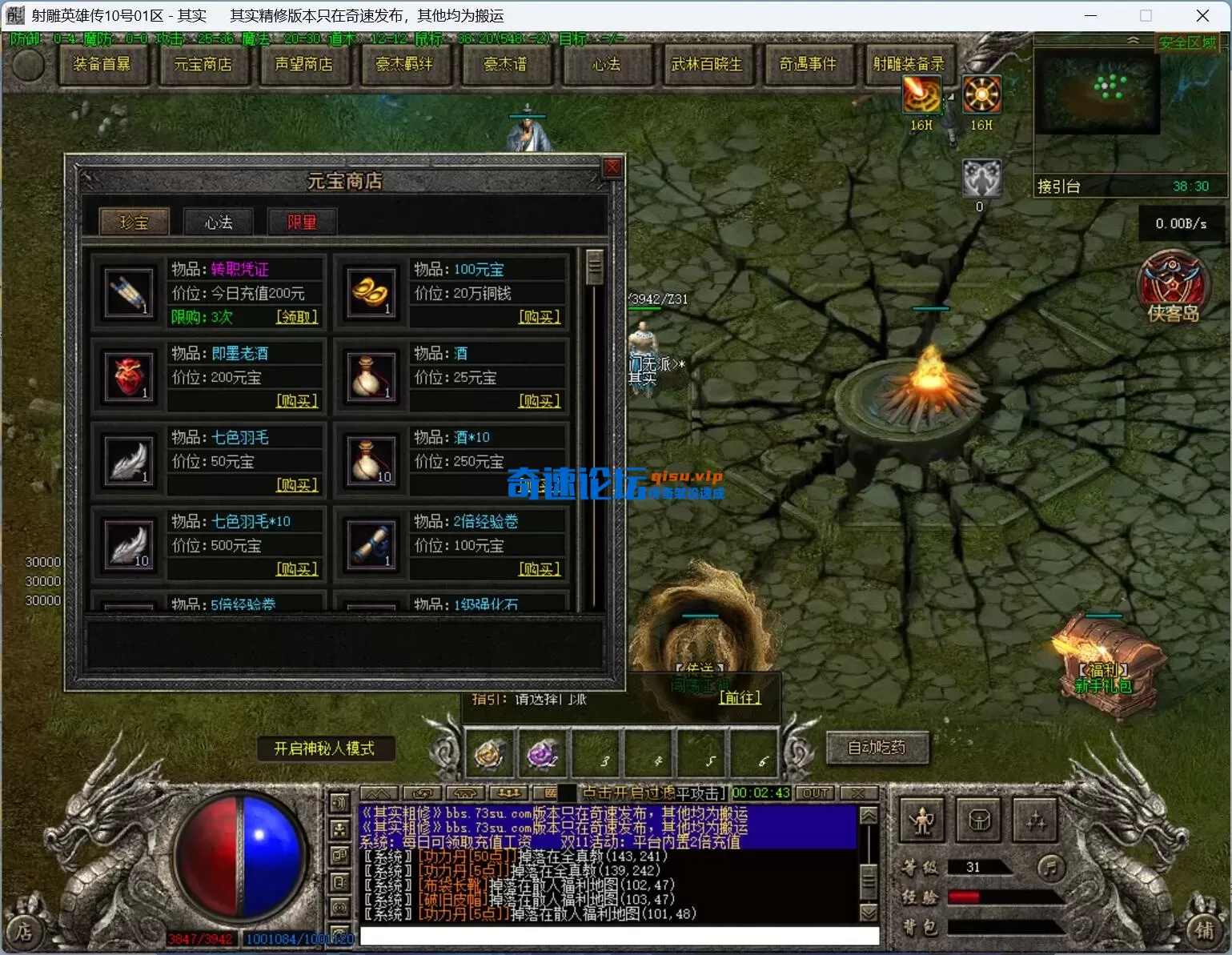
Task: Switch to the 限量 shop tab
Action: point(302,222)
